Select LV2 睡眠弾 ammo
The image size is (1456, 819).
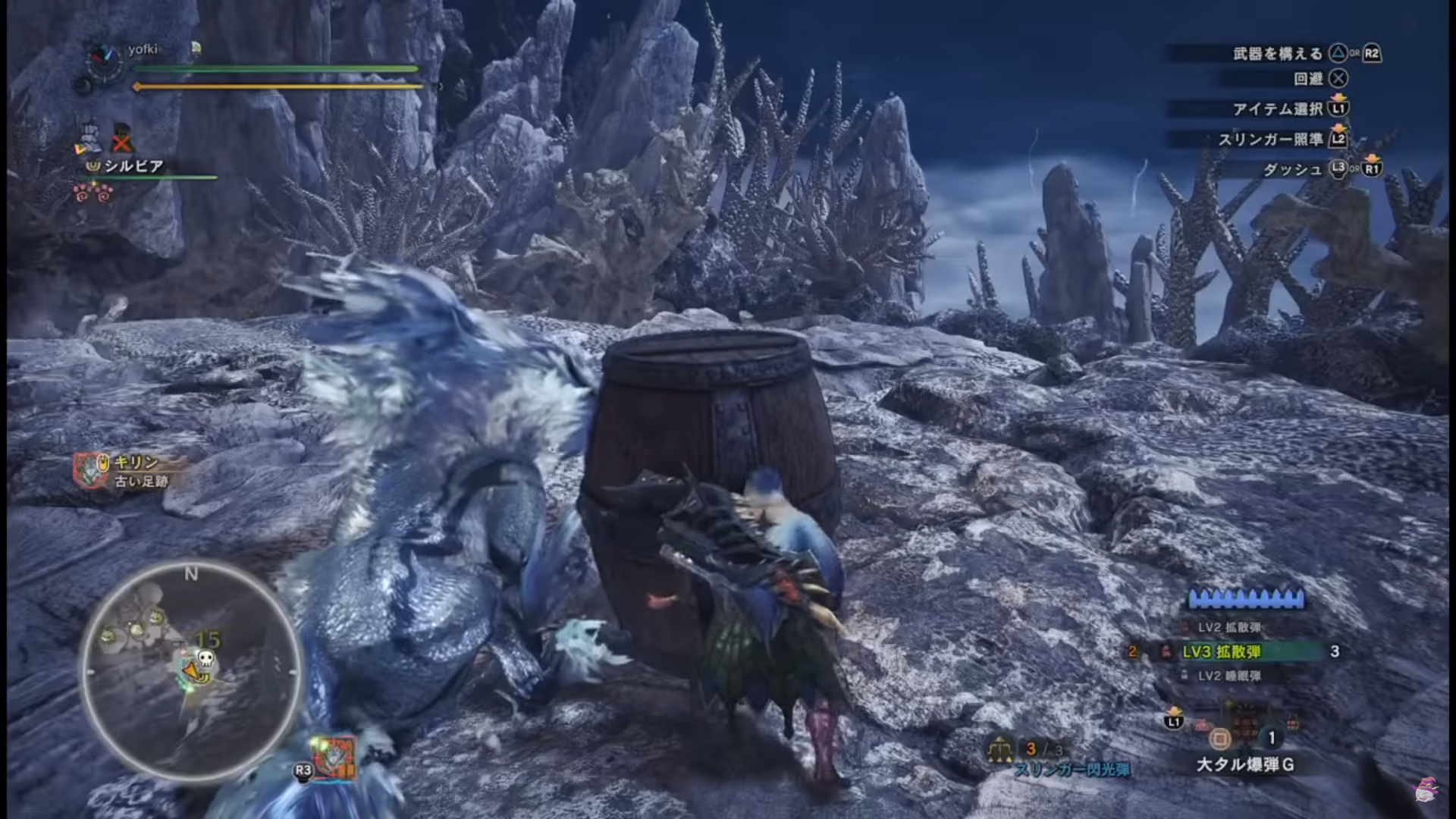[x=1228, y=676]
